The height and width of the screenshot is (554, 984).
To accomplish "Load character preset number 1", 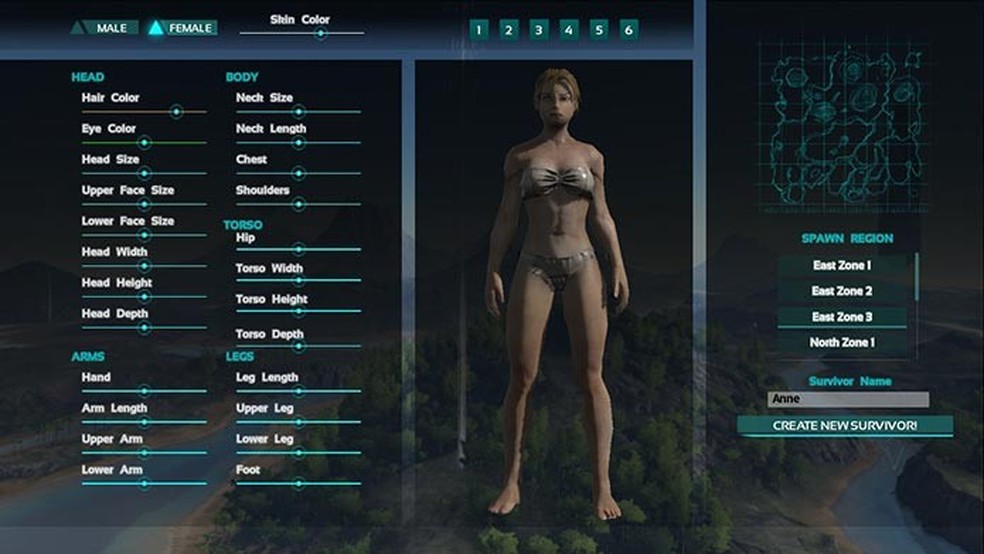I will 479,30.
